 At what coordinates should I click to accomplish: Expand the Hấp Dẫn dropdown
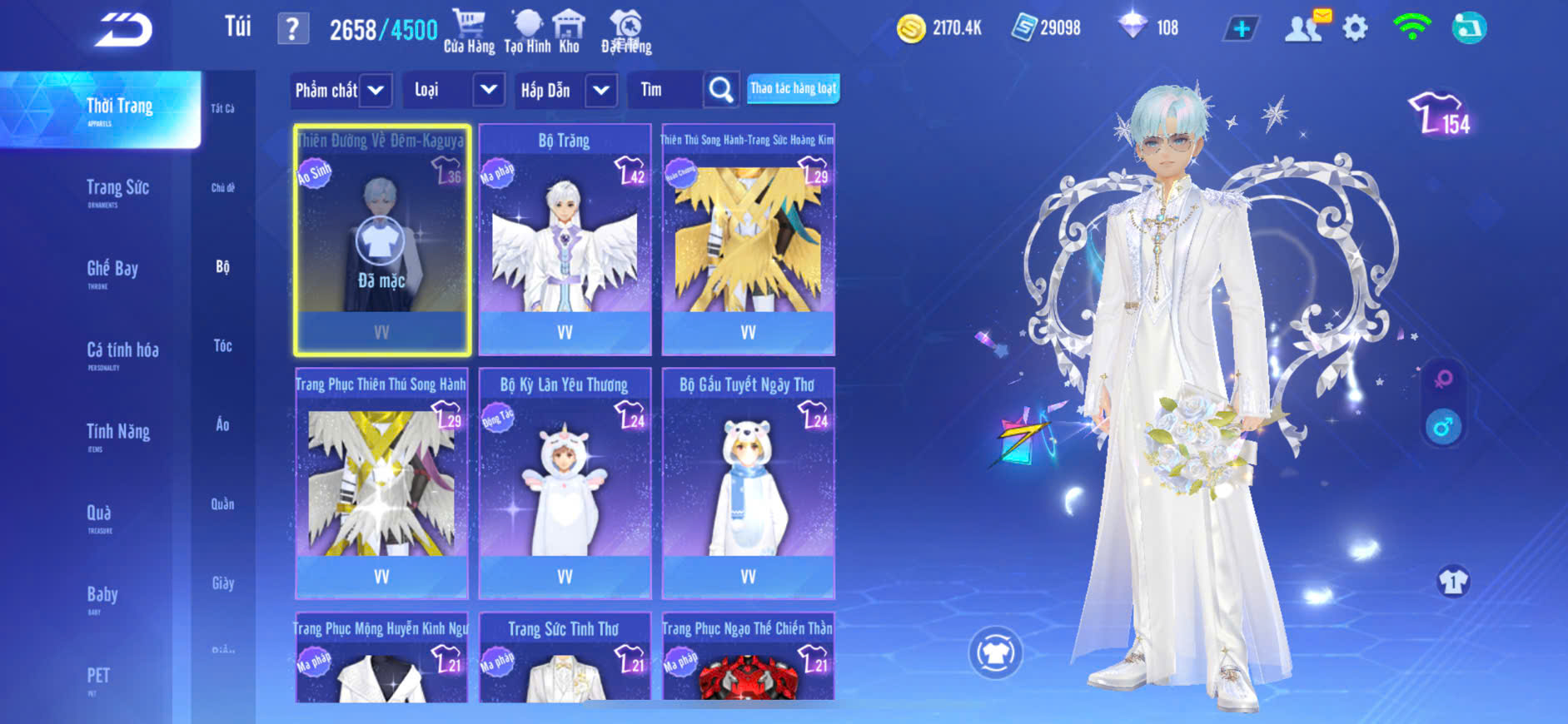coord(601,90)
